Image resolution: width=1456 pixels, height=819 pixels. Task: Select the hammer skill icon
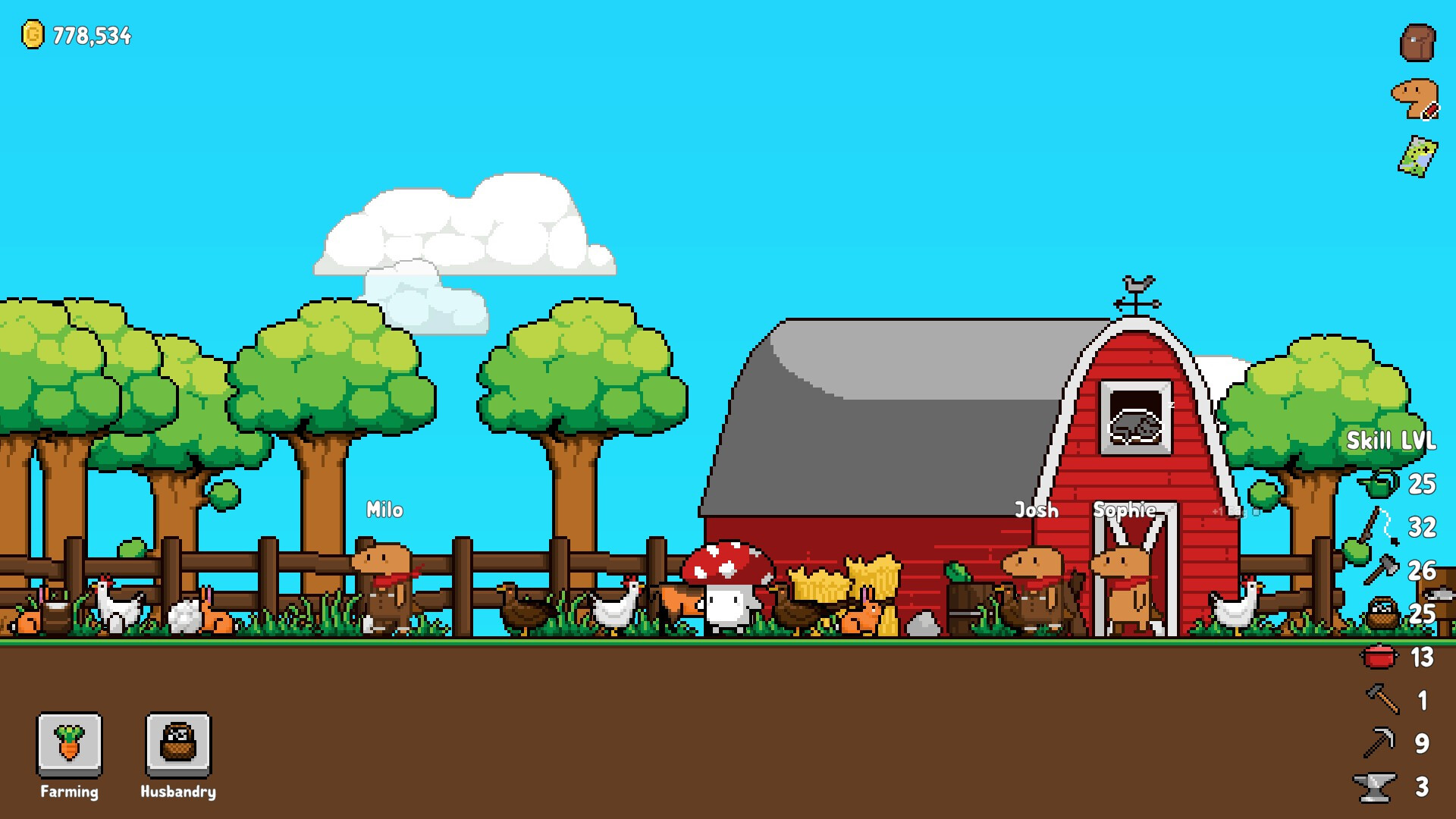coord(1382,699)
